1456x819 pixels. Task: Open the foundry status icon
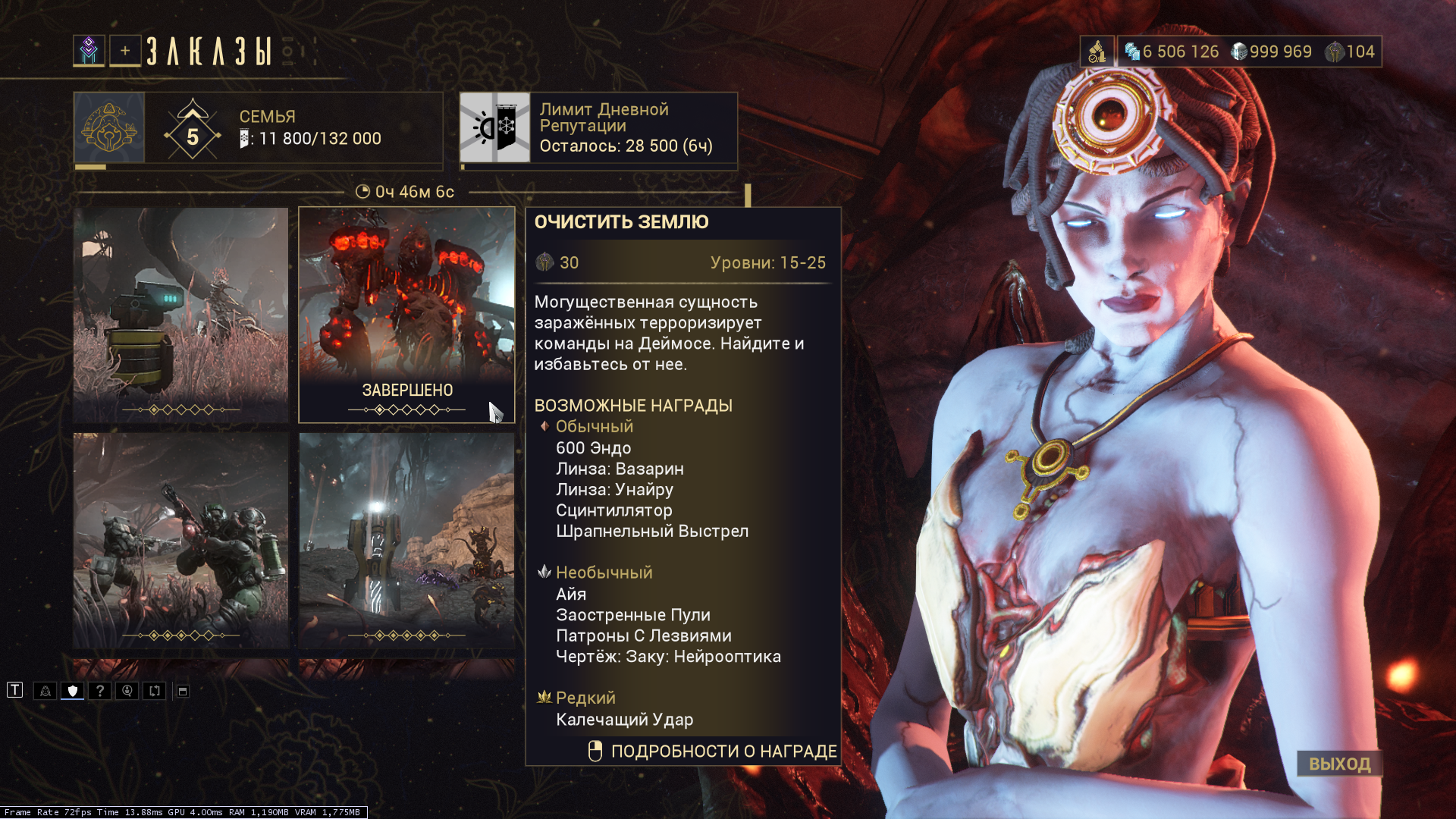point(1097,52)
